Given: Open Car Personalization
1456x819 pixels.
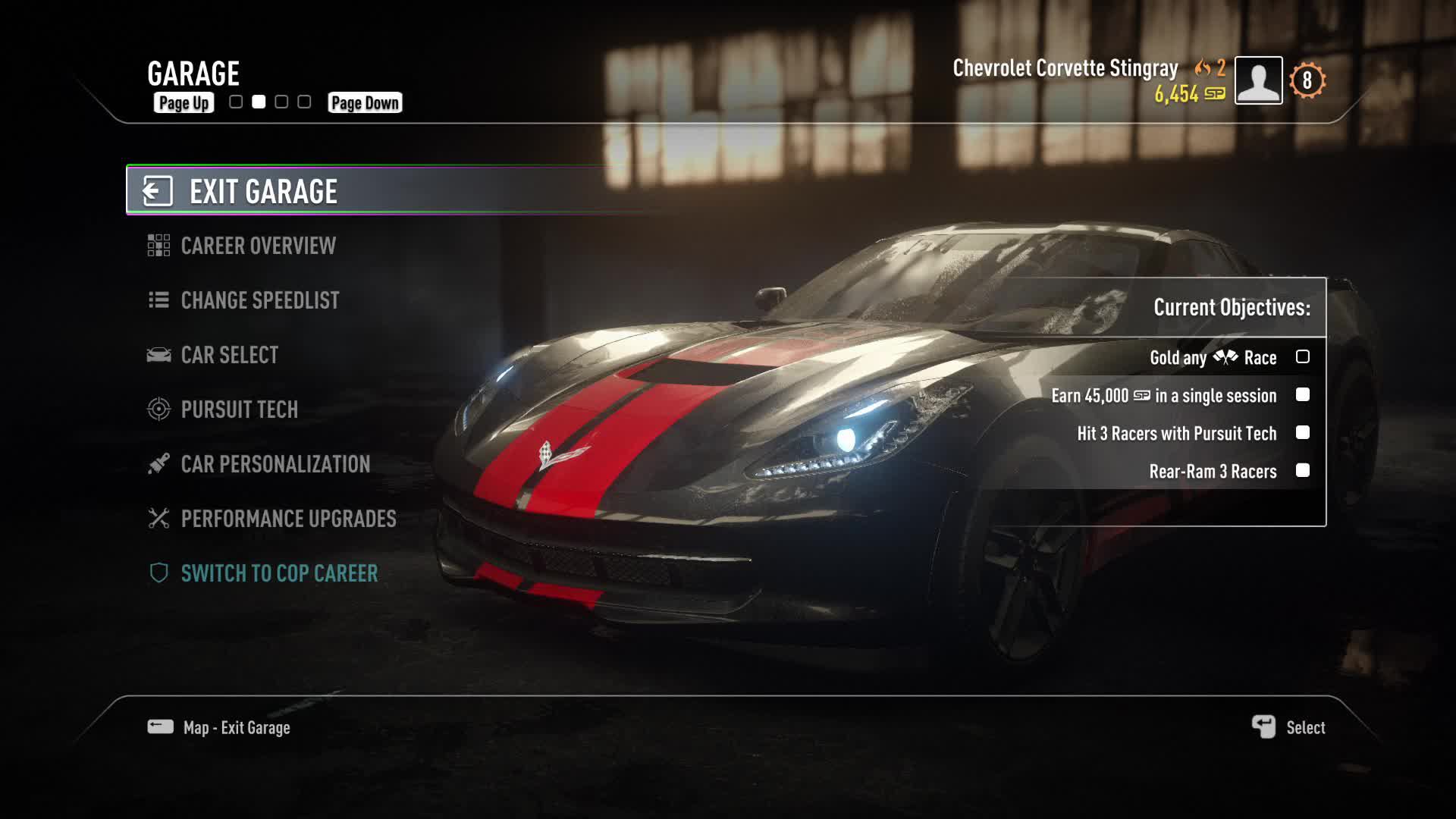Looking at the screenshot, I should click(x=275, y=464).
